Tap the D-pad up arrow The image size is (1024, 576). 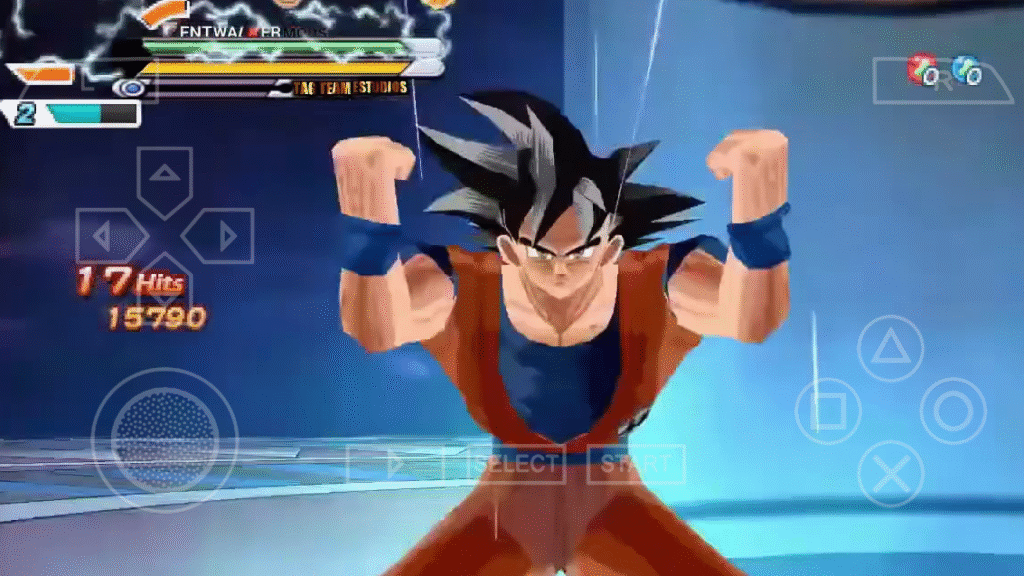(164, 177)
